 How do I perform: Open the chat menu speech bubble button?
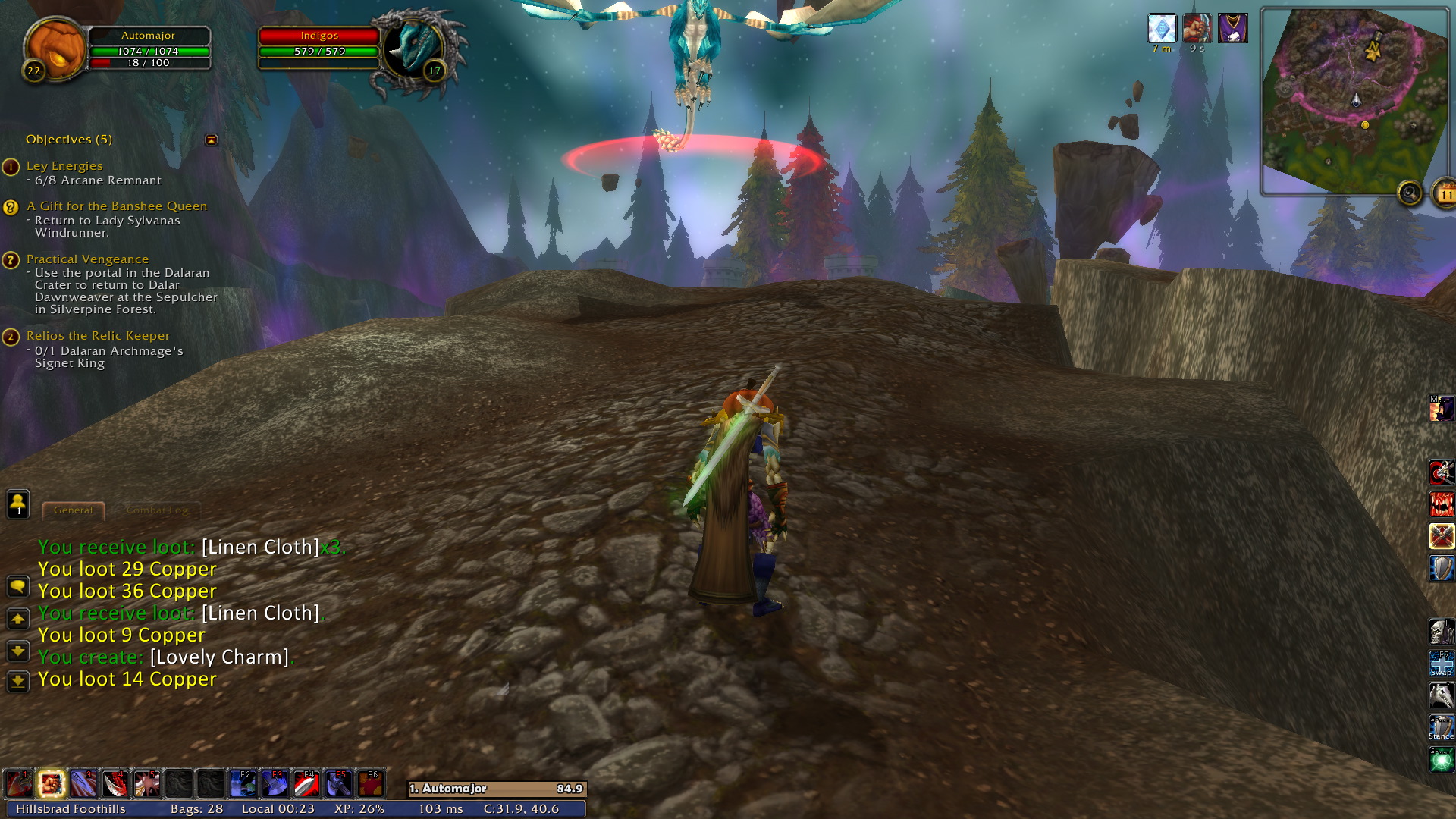coord(18,586)
